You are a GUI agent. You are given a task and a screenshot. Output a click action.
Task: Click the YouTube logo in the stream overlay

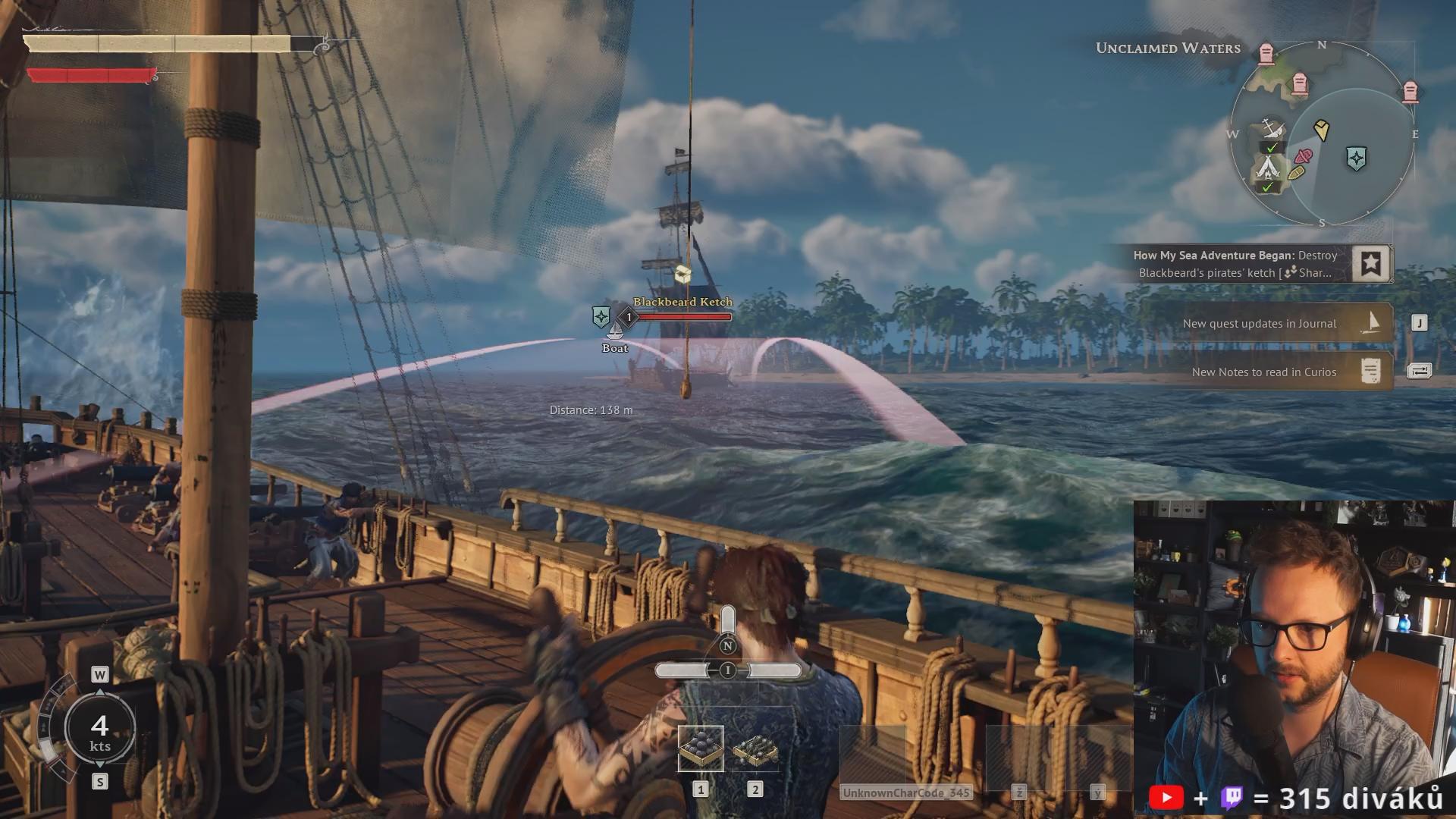pyautogui.click(x=1166, y=798)
